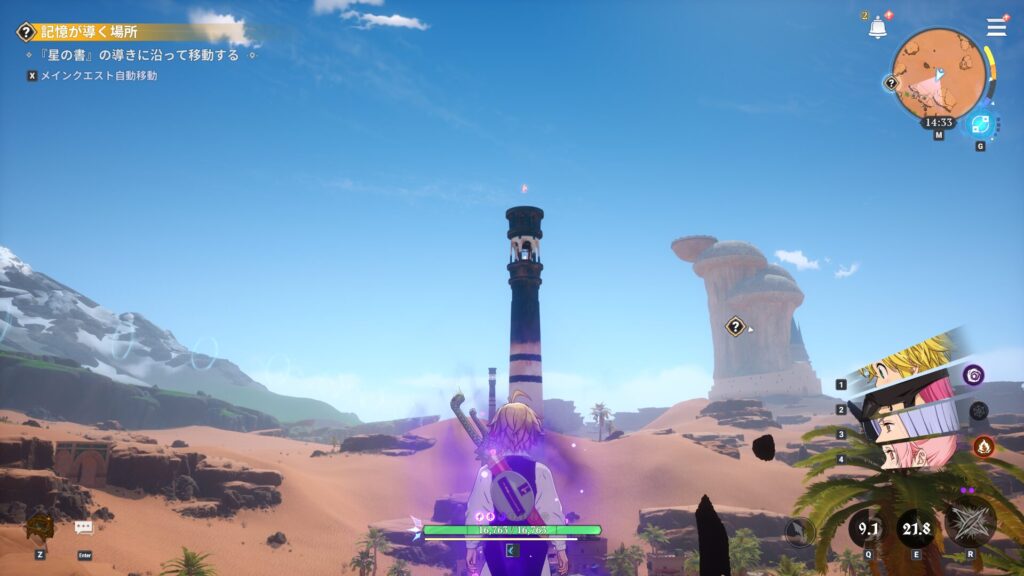This screenshot has width=1024, height=576.
Task: Click the dark grey snowflake skill icon
Action: [x=979, y=410]
